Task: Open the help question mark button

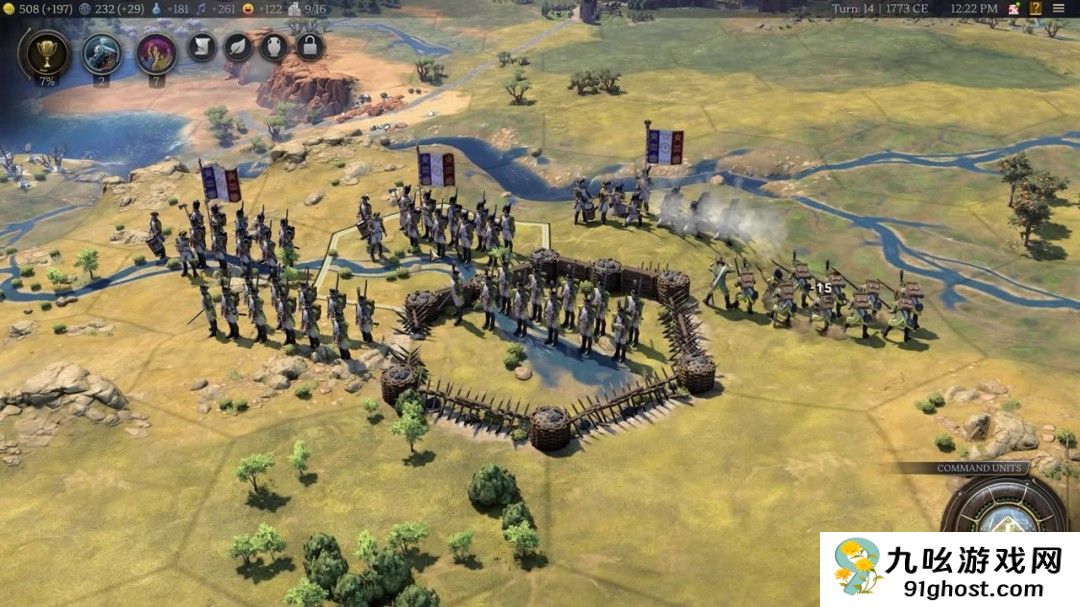Action: click(x=1035, y=8)
